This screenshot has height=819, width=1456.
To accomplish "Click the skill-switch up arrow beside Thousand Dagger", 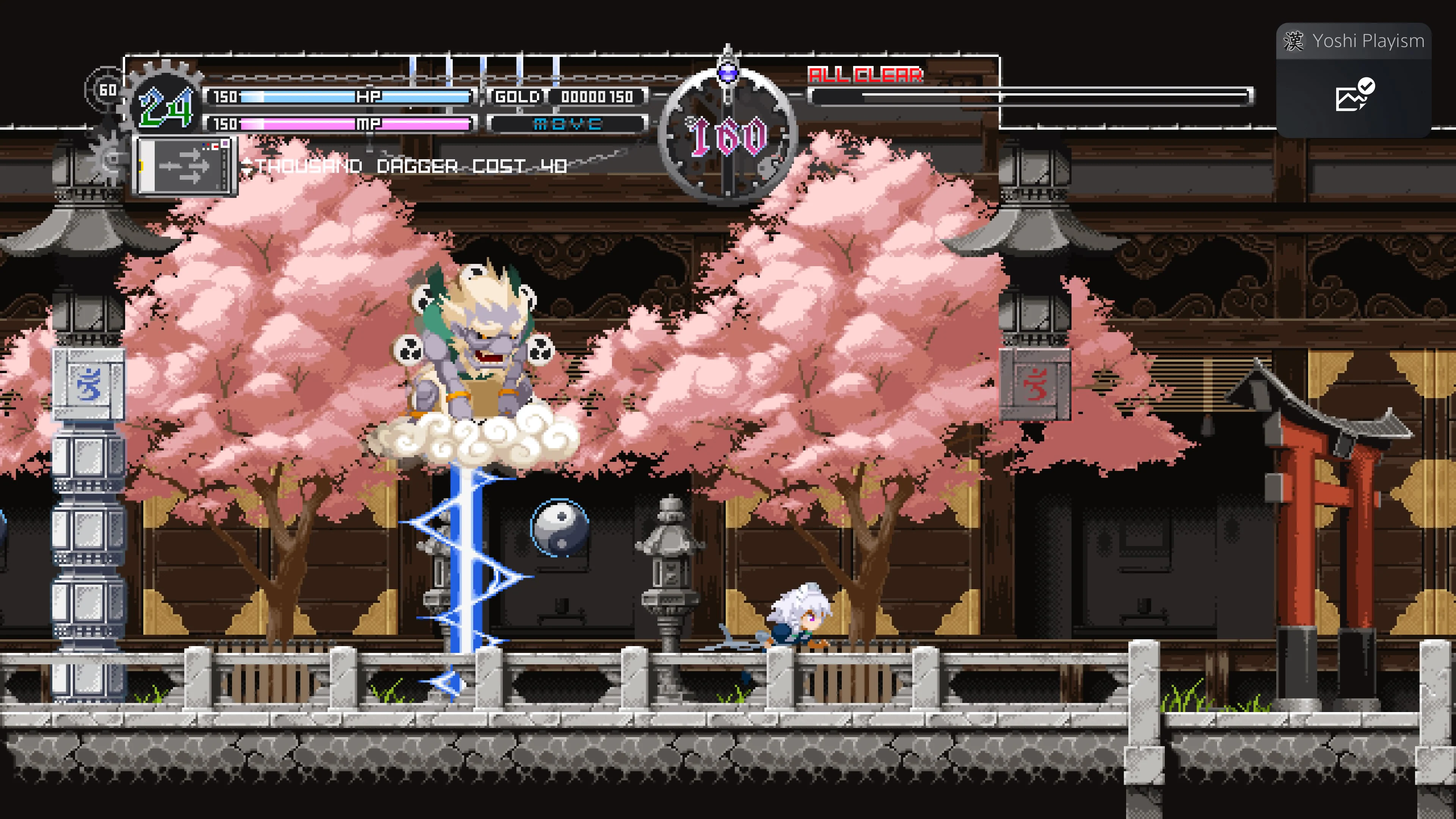I will [x=248, y=162].
